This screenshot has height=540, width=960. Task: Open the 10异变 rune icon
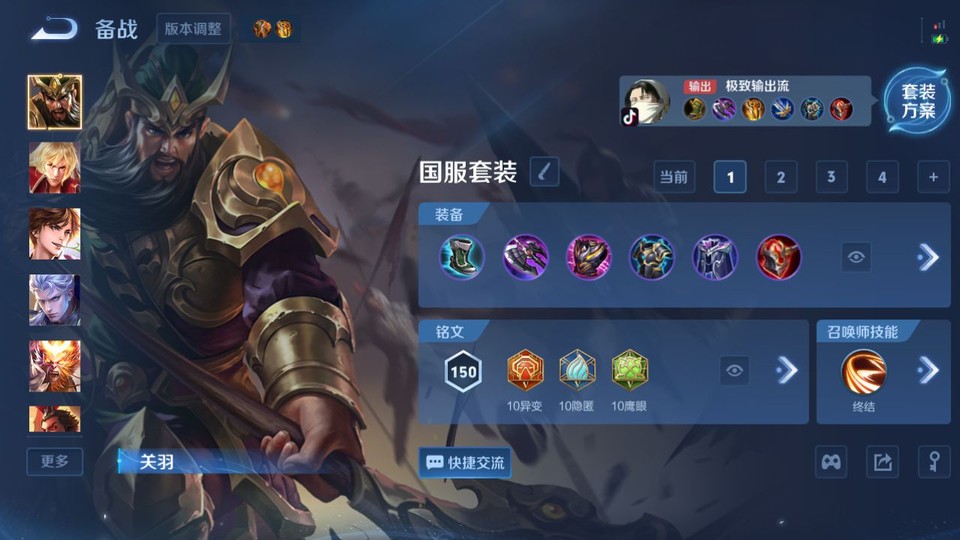tap(525, 371)
